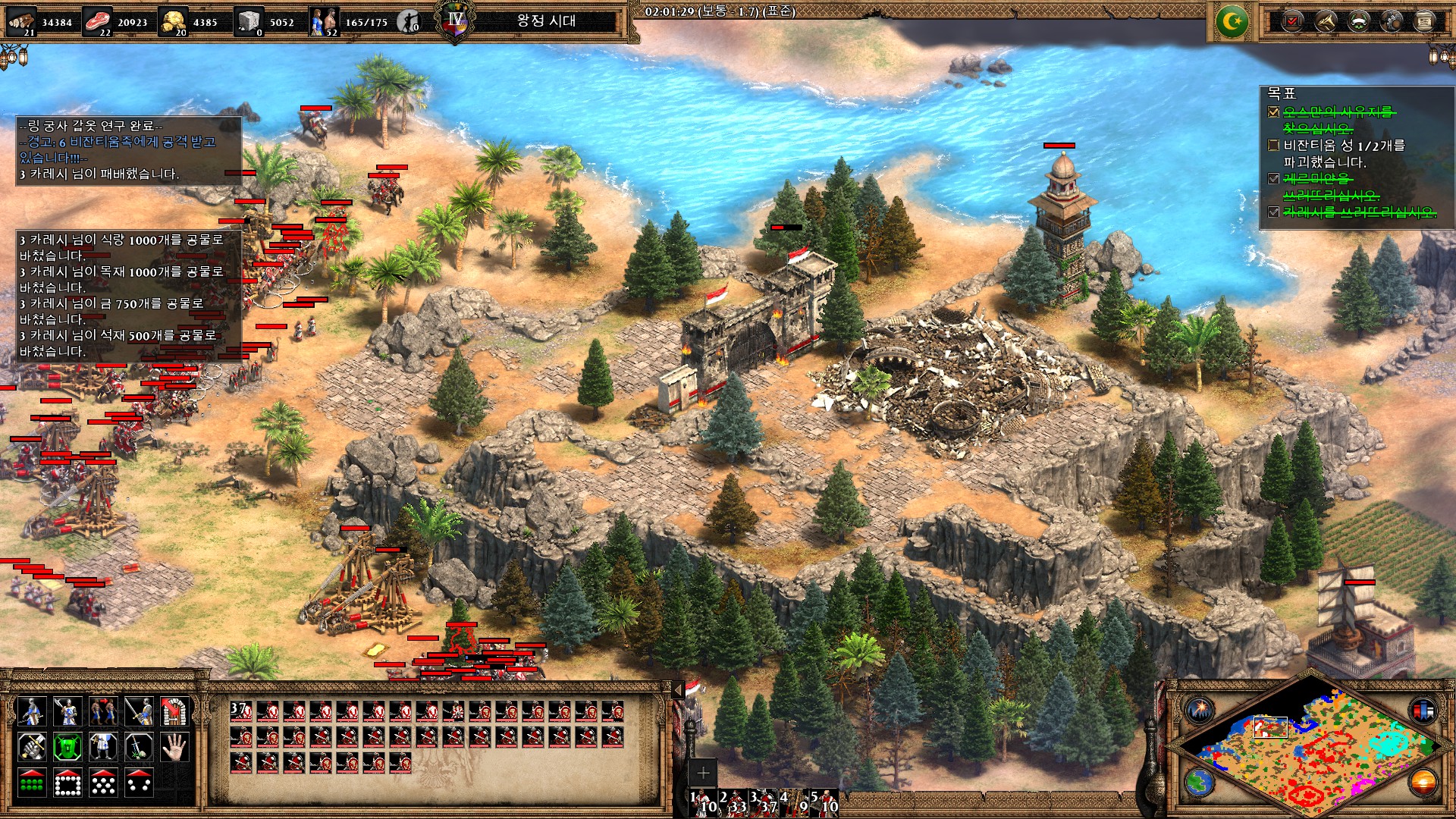This screenshot has width=1456, height=819.
Task: Open the diplomacy horn button
Action: [x=1326, y=21]
